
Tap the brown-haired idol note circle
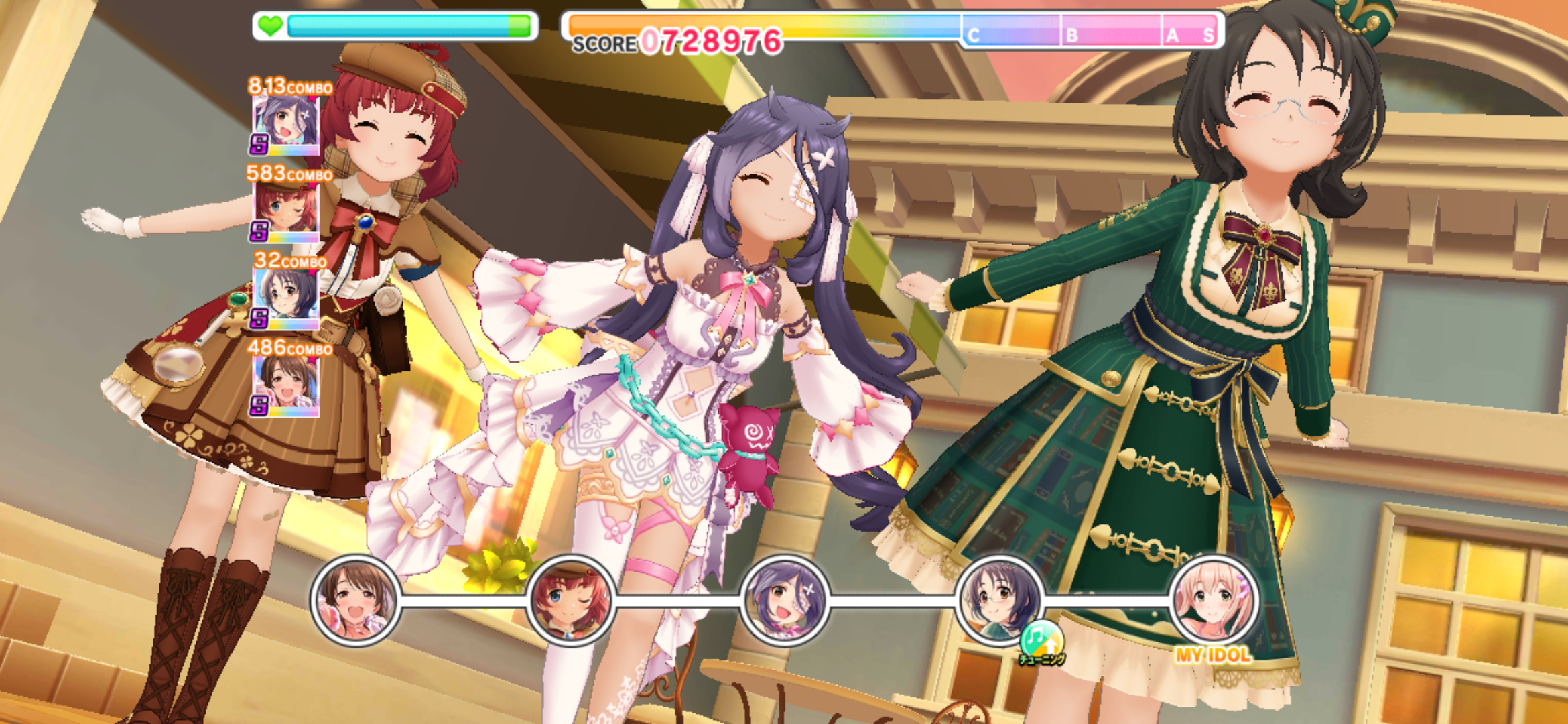click(355, 601)
